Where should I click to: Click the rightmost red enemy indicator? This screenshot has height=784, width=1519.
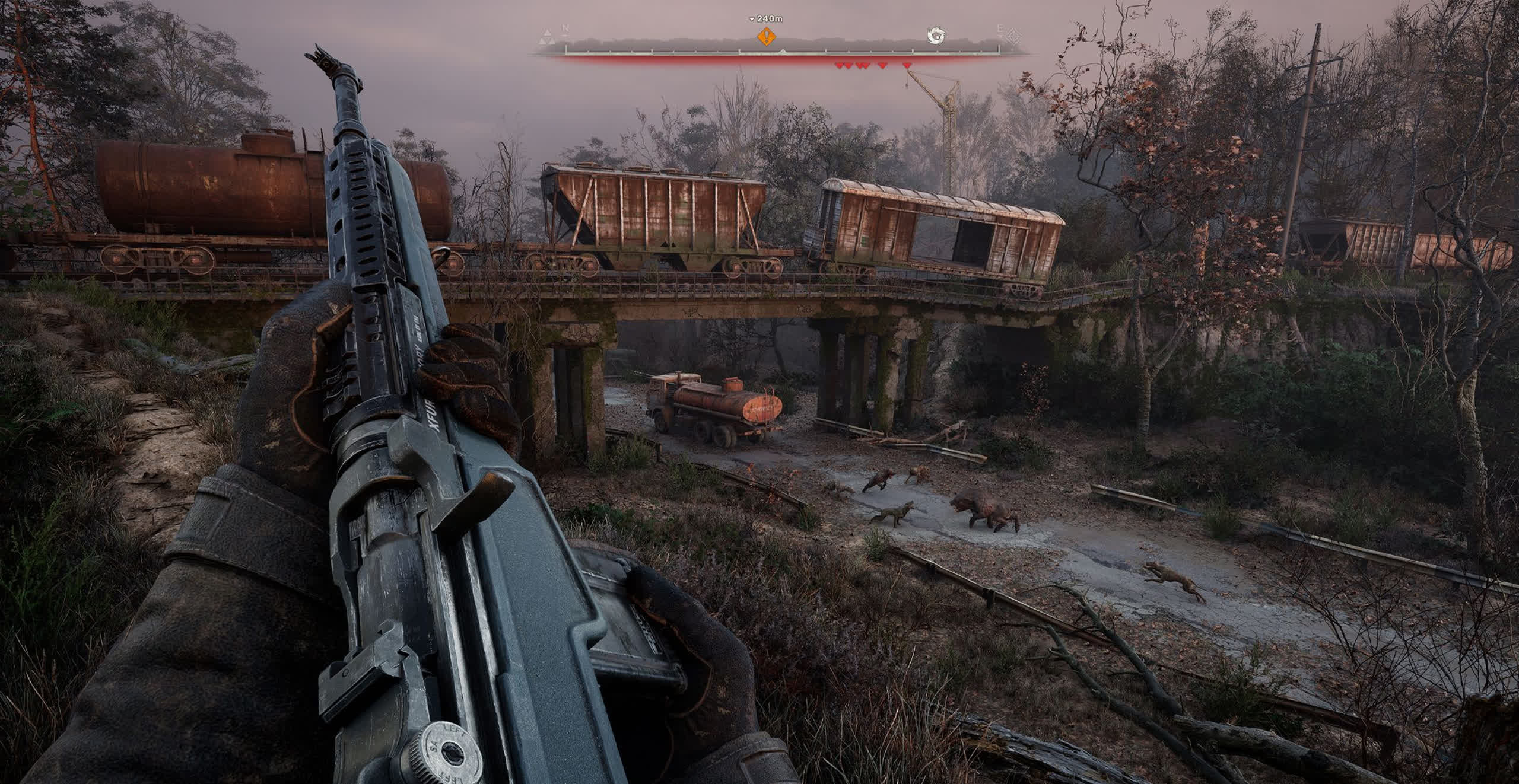(906, 65)
